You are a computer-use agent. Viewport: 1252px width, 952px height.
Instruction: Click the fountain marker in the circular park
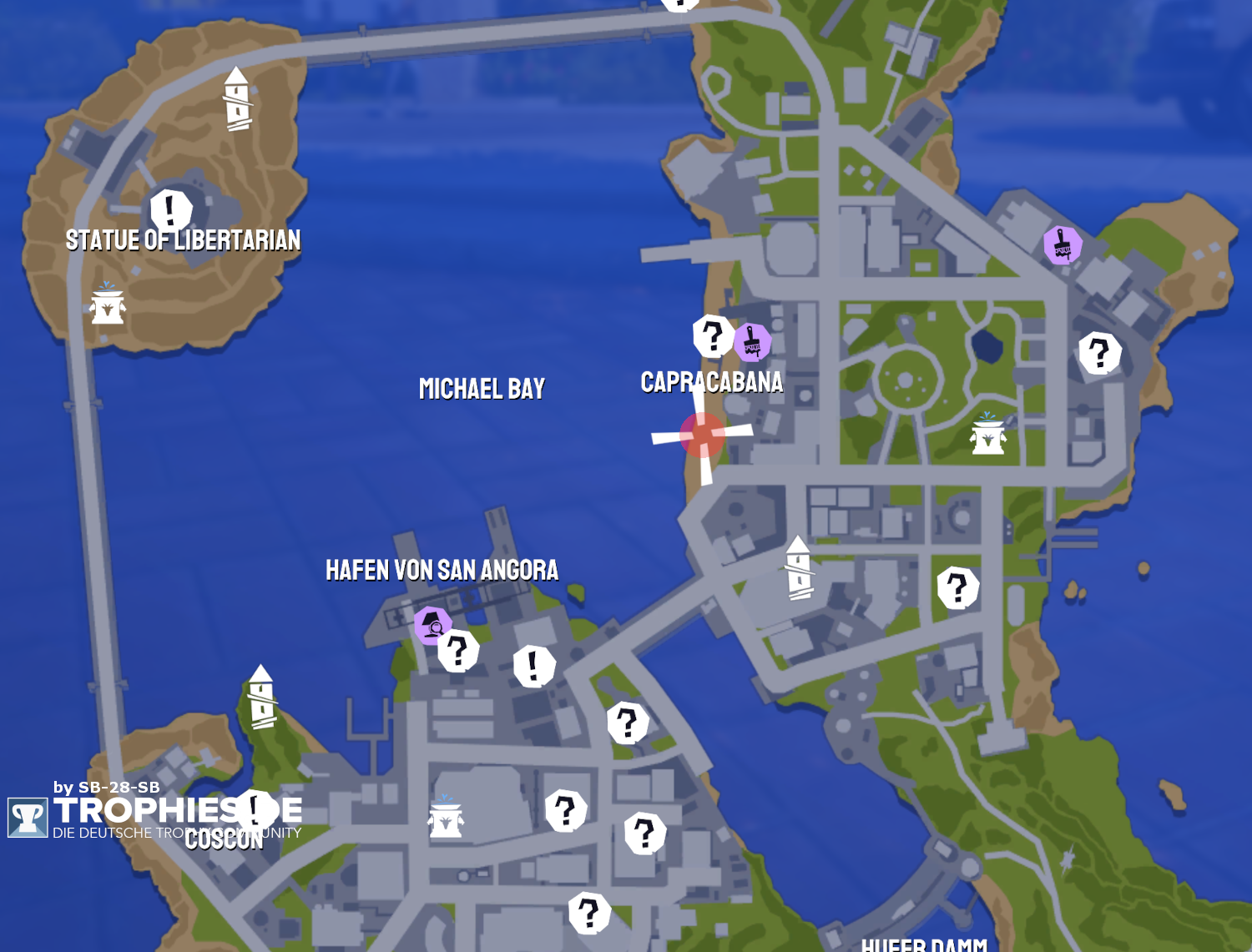point(987,434)
